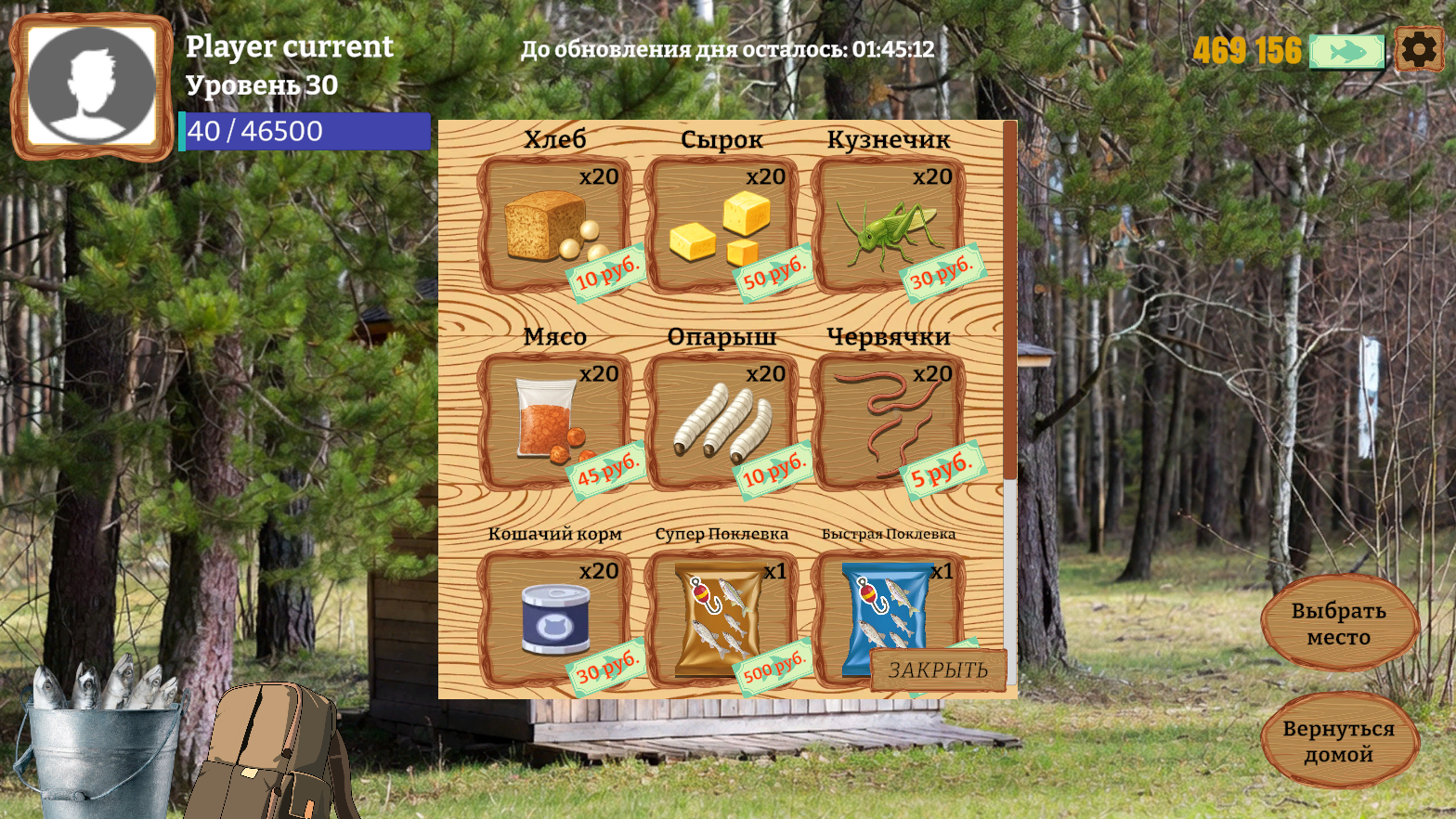Buy the Мясо meat bait
Viewport: 1456px width, 819px height.
555,418
